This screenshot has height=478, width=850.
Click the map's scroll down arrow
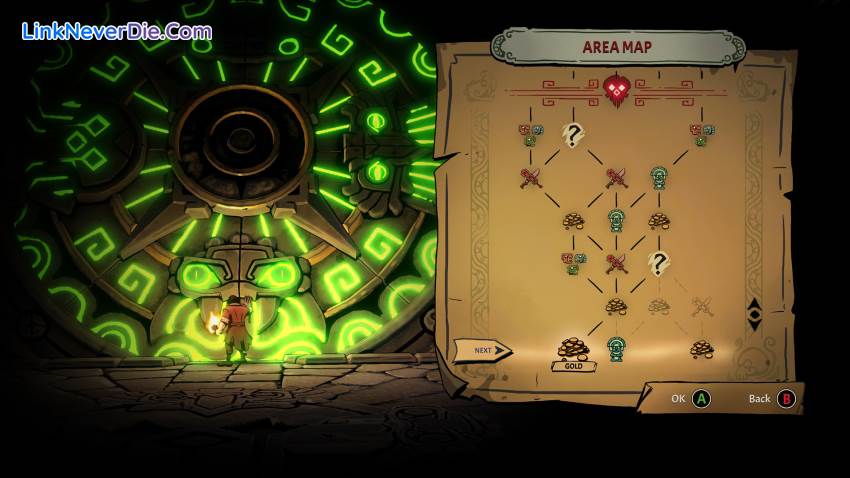(754, 323)
